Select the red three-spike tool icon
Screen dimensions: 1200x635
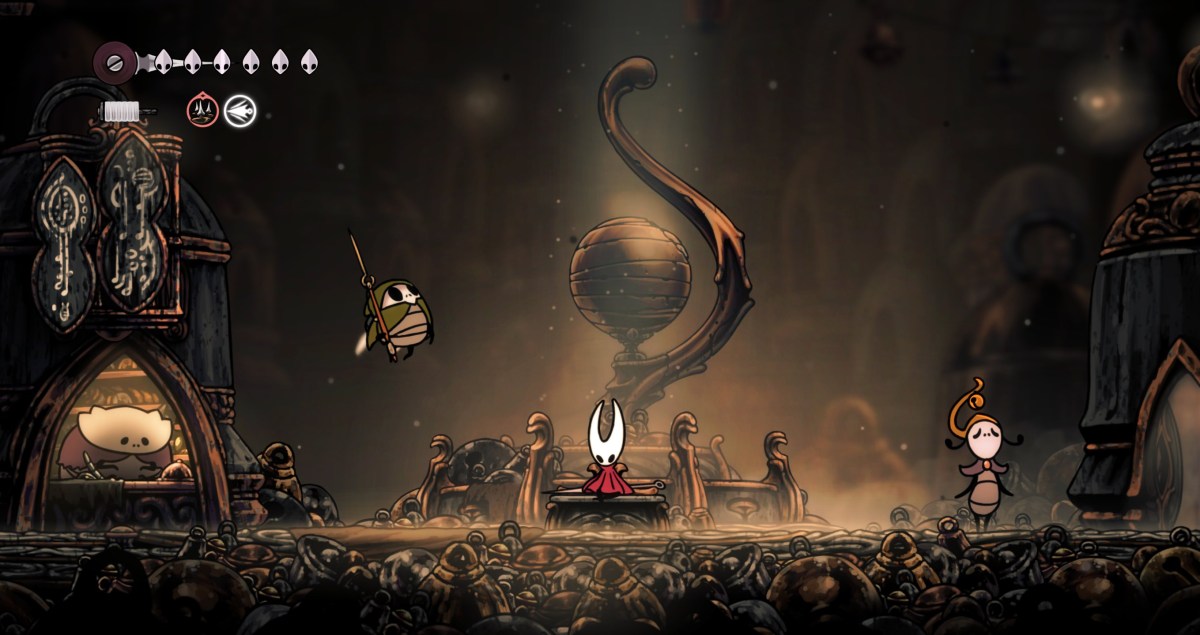click(x=202, y=110)
